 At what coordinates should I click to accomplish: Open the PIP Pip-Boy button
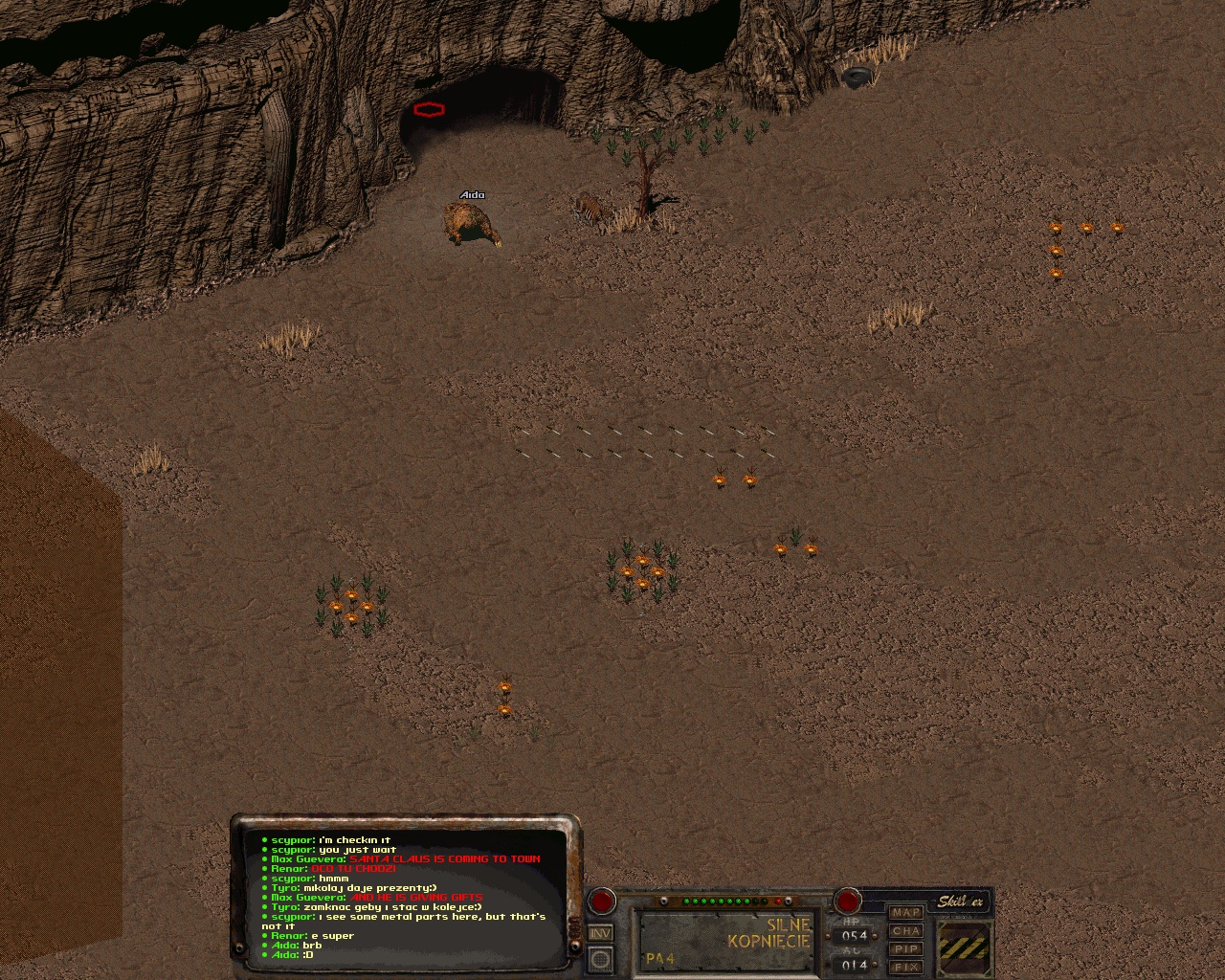905,949
